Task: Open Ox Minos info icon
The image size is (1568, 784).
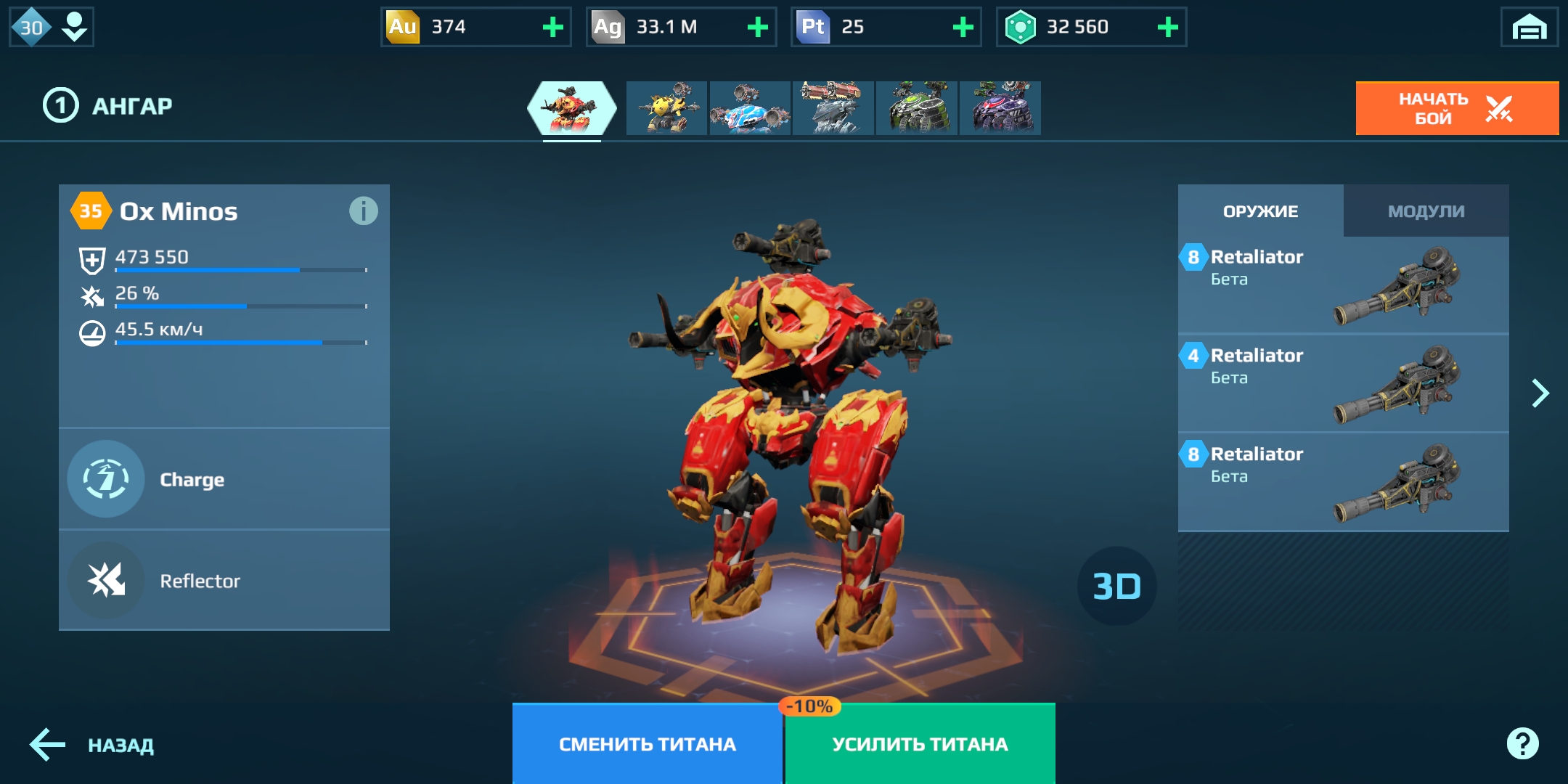Action: 363,211
